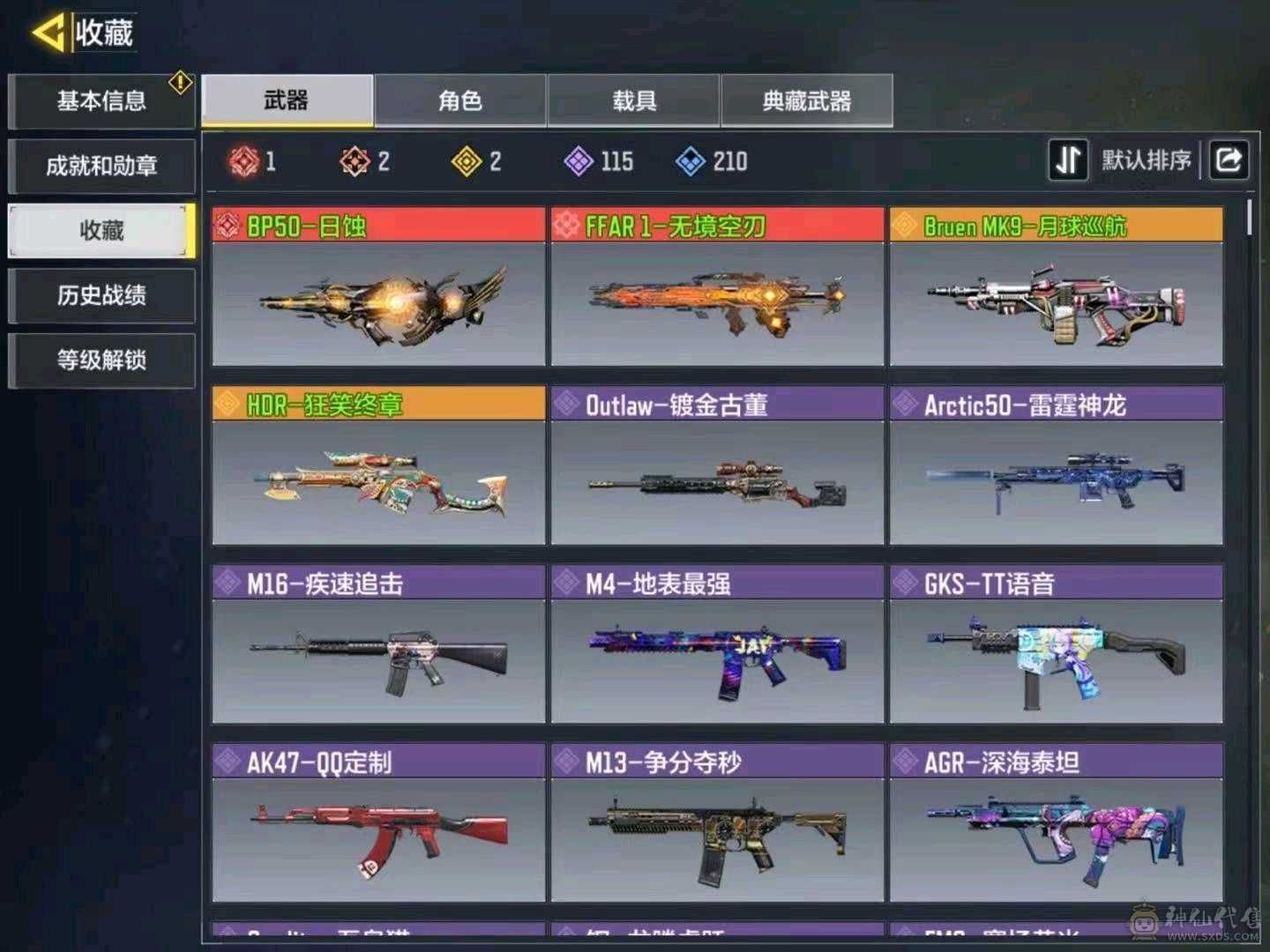
Task: Switch to the 载具 tab
Action: pyautogui.click(x=633, y=101)
